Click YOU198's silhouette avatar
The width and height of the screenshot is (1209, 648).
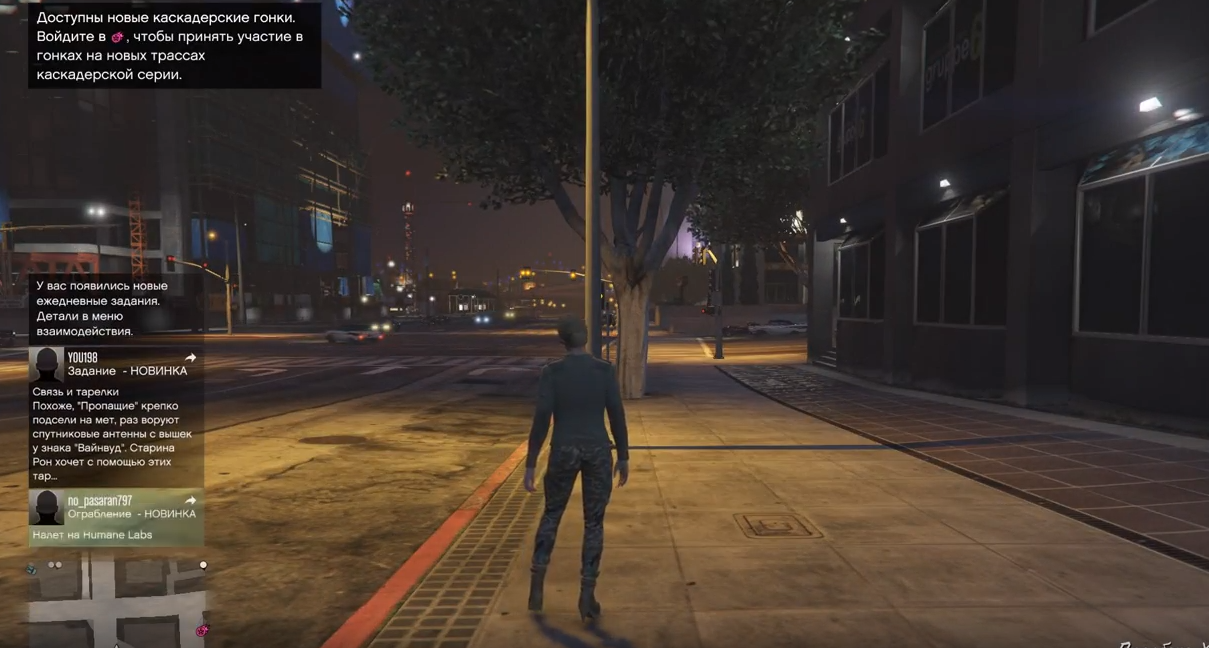coord(46,364)
